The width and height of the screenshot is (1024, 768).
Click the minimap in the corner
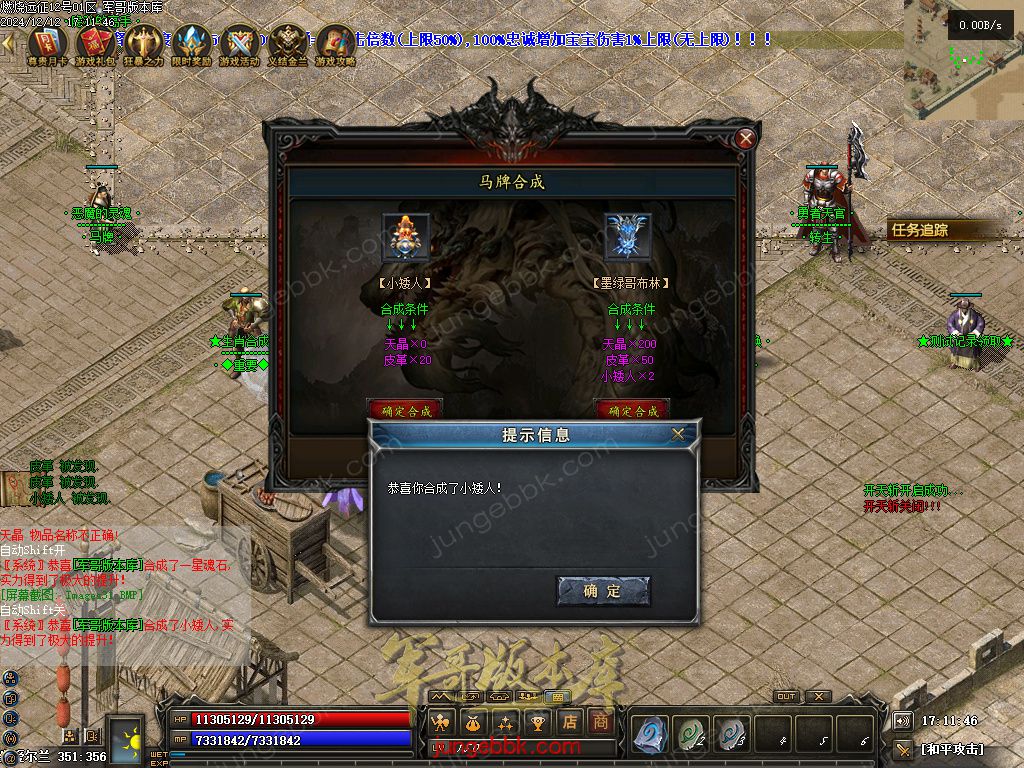click(962, 60)
